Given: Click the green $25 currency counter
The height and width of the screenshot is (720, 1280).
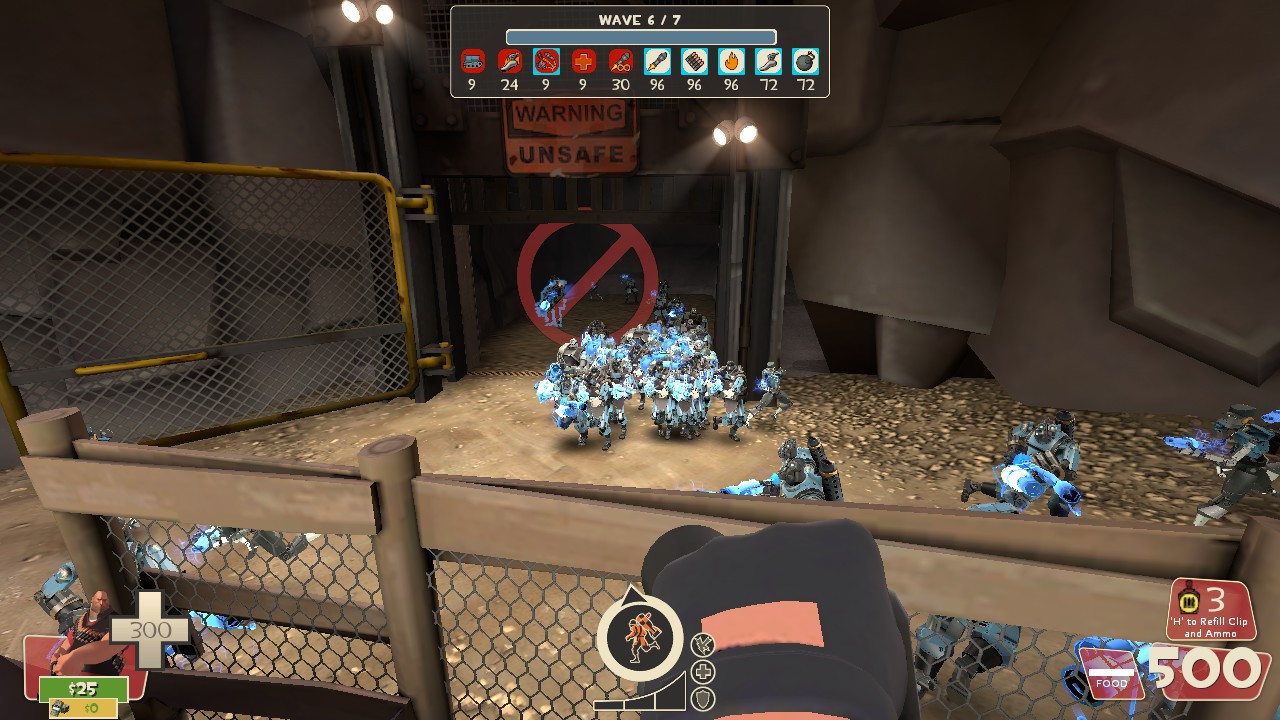Looking at the screenshot, I should pyautogui.click(x=84, y=688).
